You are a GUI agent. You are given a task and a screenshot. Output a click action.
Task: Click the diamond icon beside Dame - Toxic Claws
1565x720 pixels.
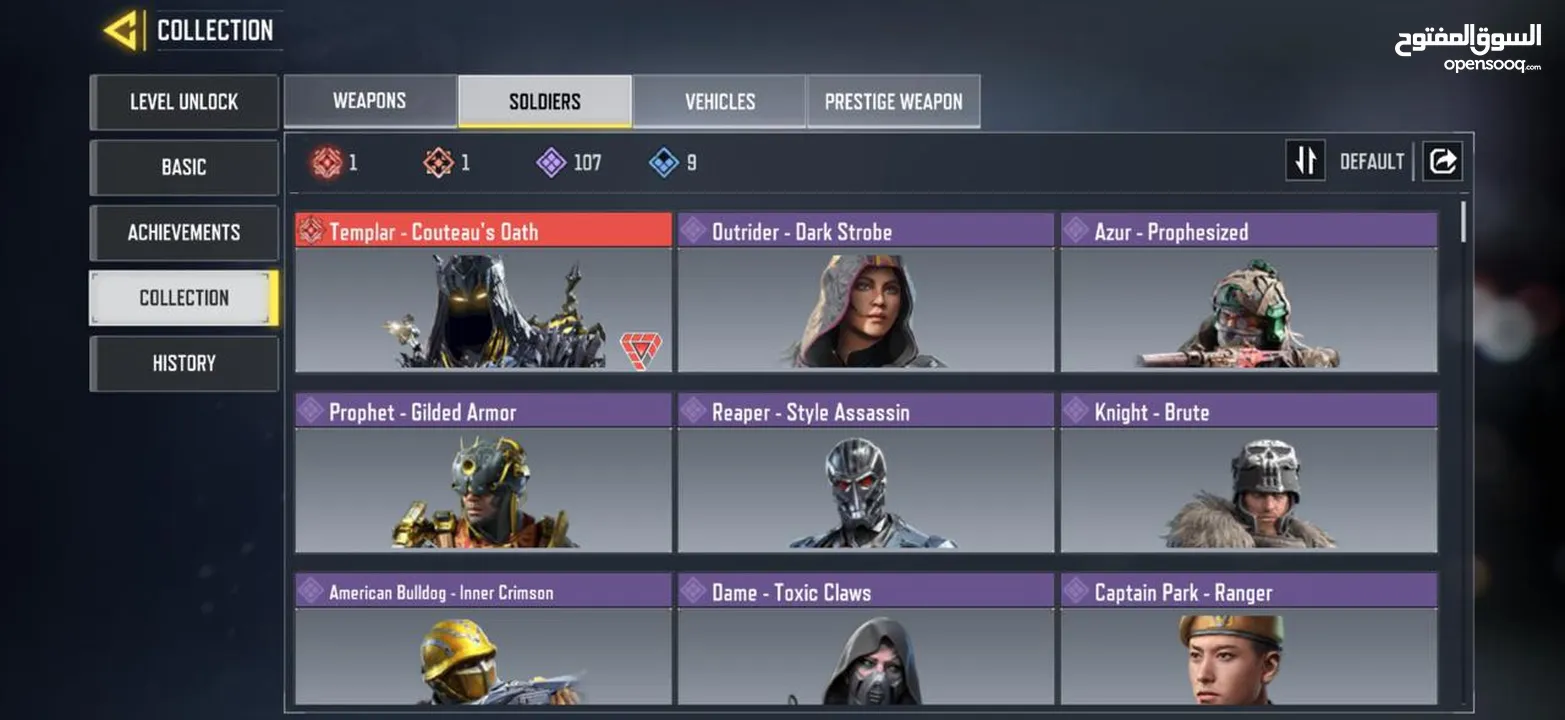[691, 592]
